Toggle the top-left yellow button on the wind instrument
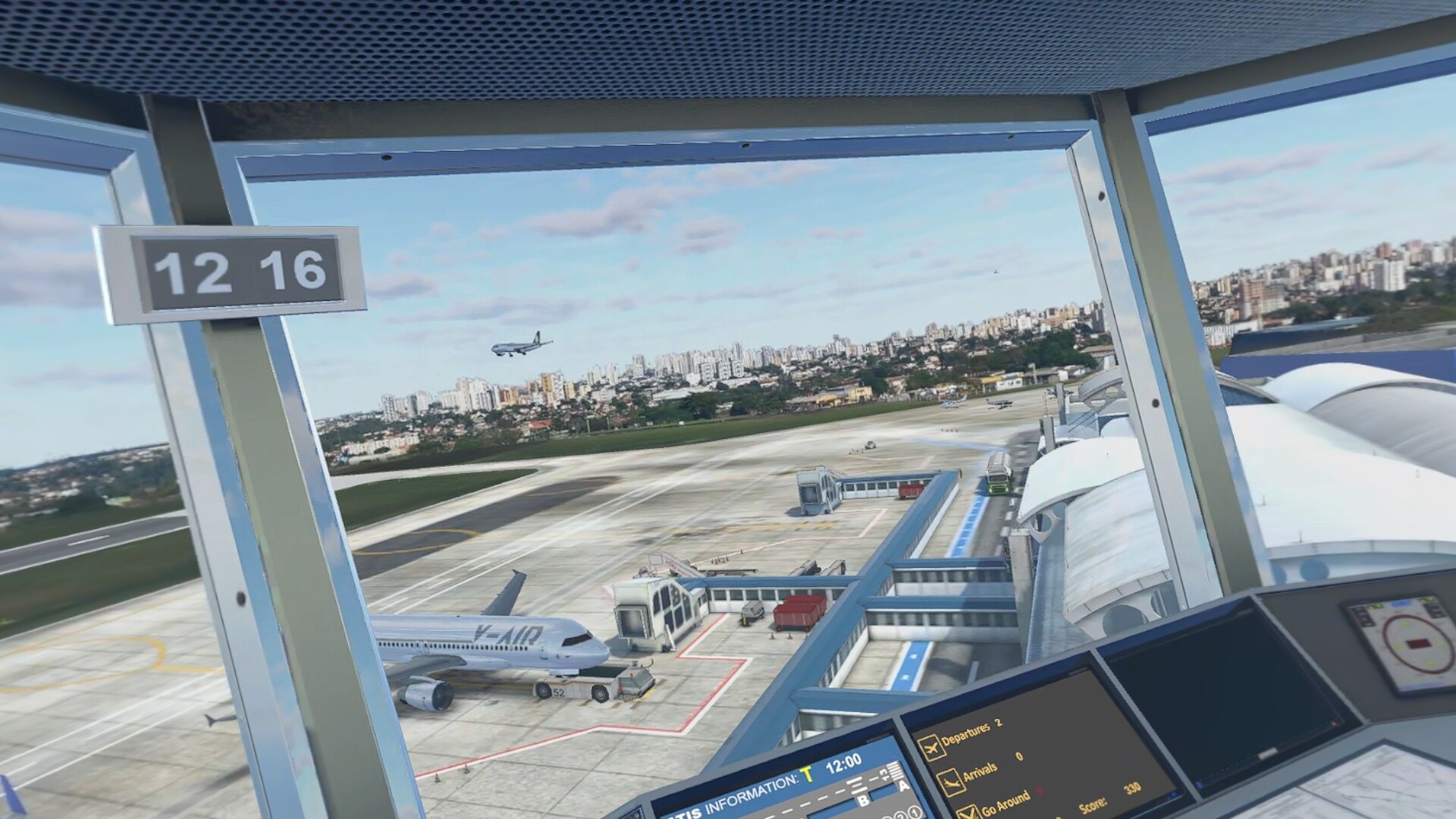Screen dimensions: 1456x819 1375,605
